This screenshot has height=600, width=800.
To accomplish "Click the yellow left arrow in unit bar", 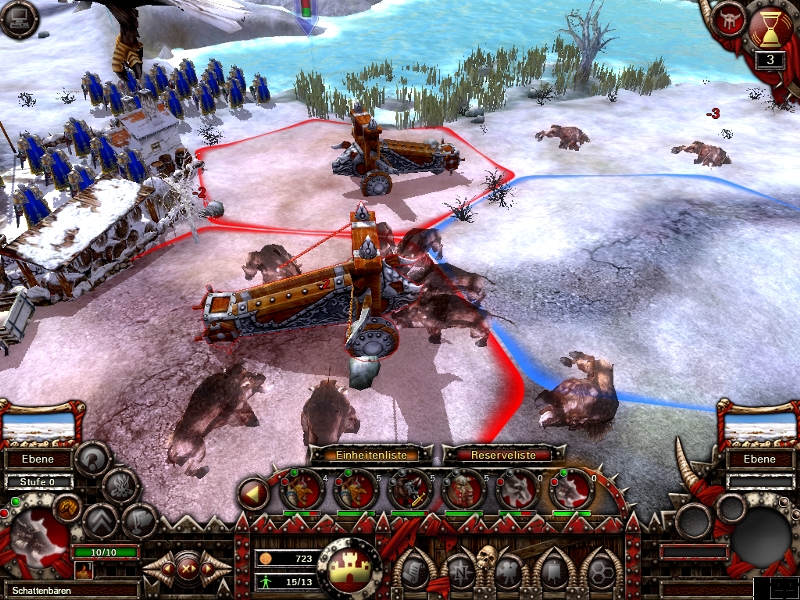I will point(255,493).
